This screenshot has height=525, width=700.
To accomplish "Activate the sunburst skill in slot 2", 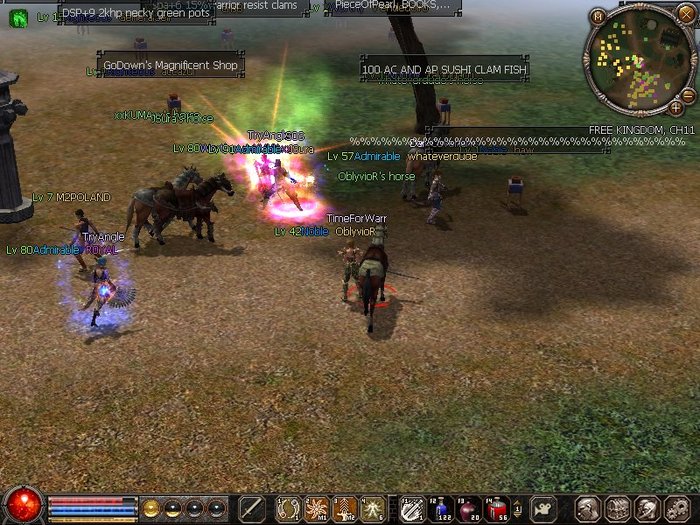I will (317, 508).
